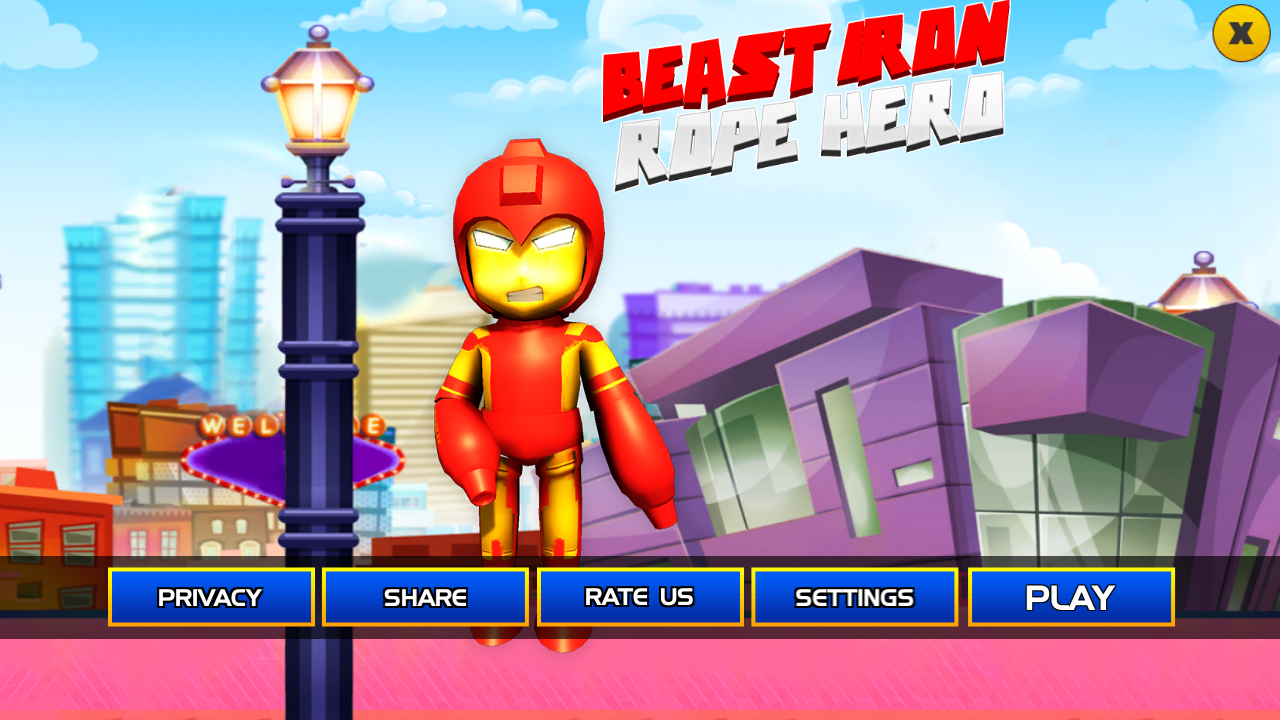
Task: Open the PRIVACY policy
Action: 211,597
